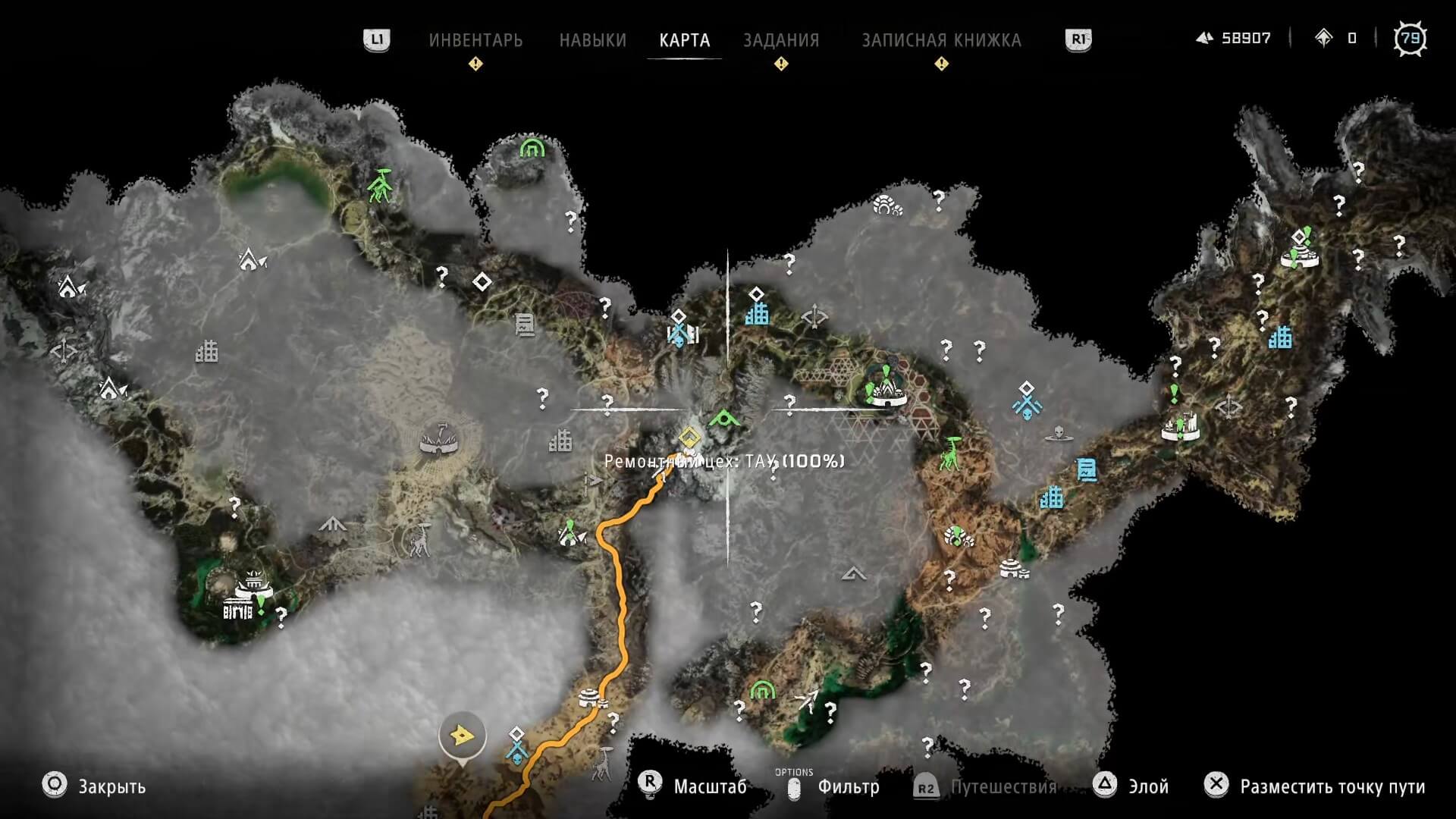
Task: Select the КАРТА tab
Action: point(684,40)
